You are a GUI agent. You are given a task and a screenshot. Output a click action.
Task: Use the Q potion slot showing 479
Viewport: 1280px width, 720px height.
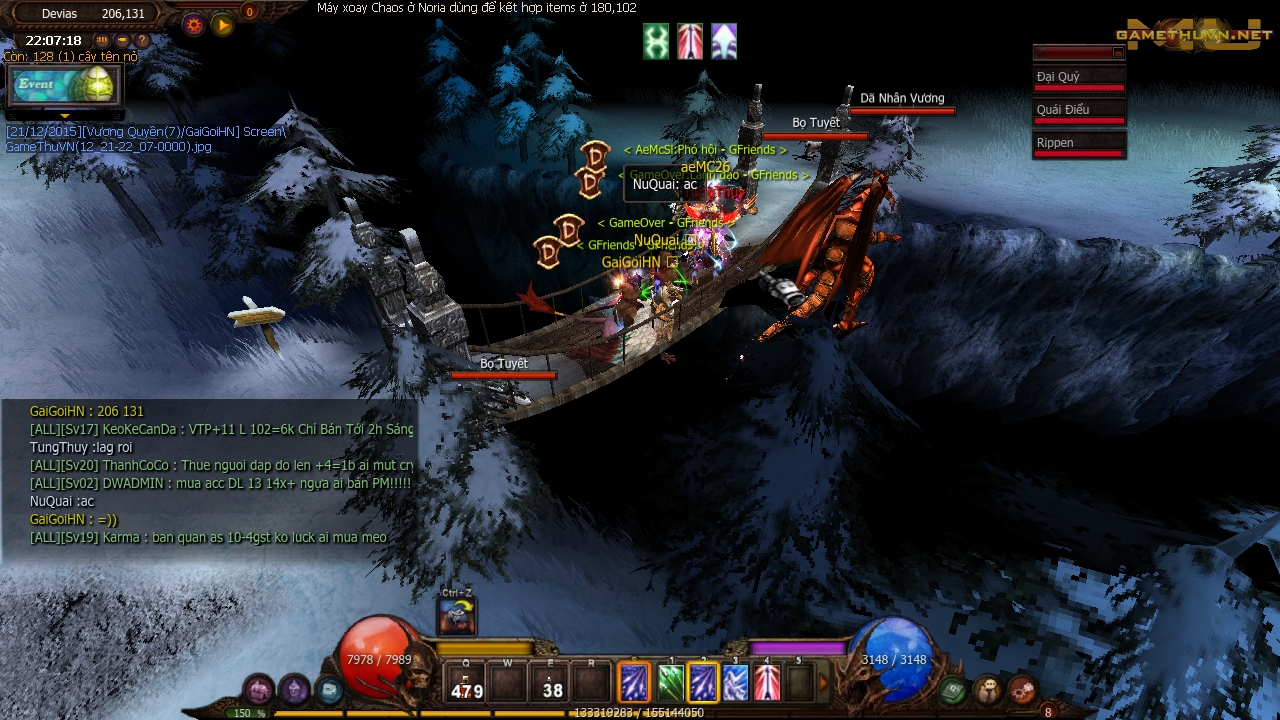coord(467,683)
